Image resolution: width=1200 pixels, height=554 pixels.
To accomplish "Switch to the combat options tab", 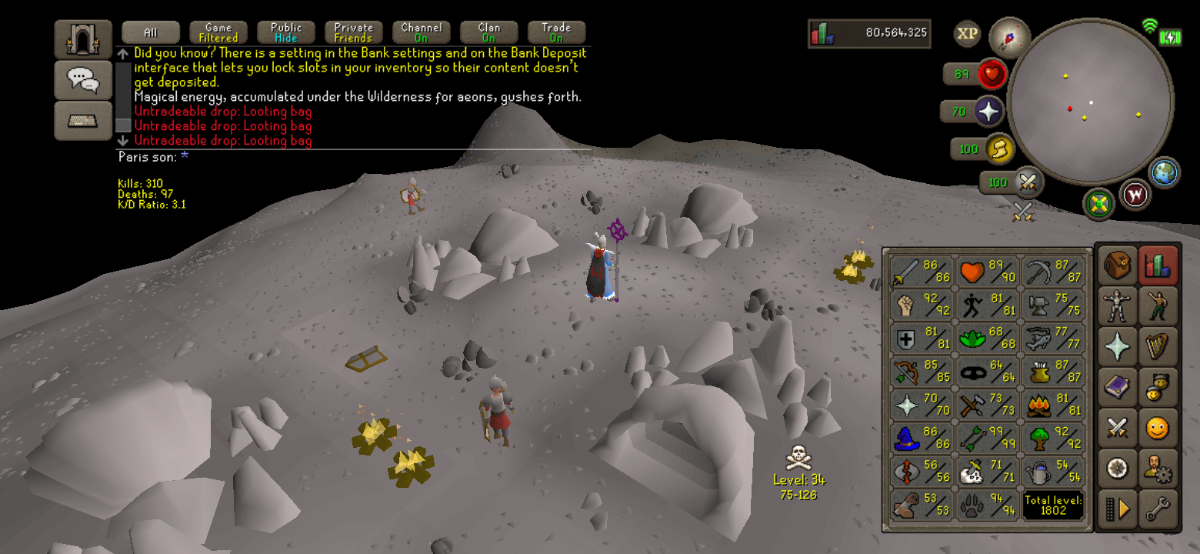I will click(1118, 427).
